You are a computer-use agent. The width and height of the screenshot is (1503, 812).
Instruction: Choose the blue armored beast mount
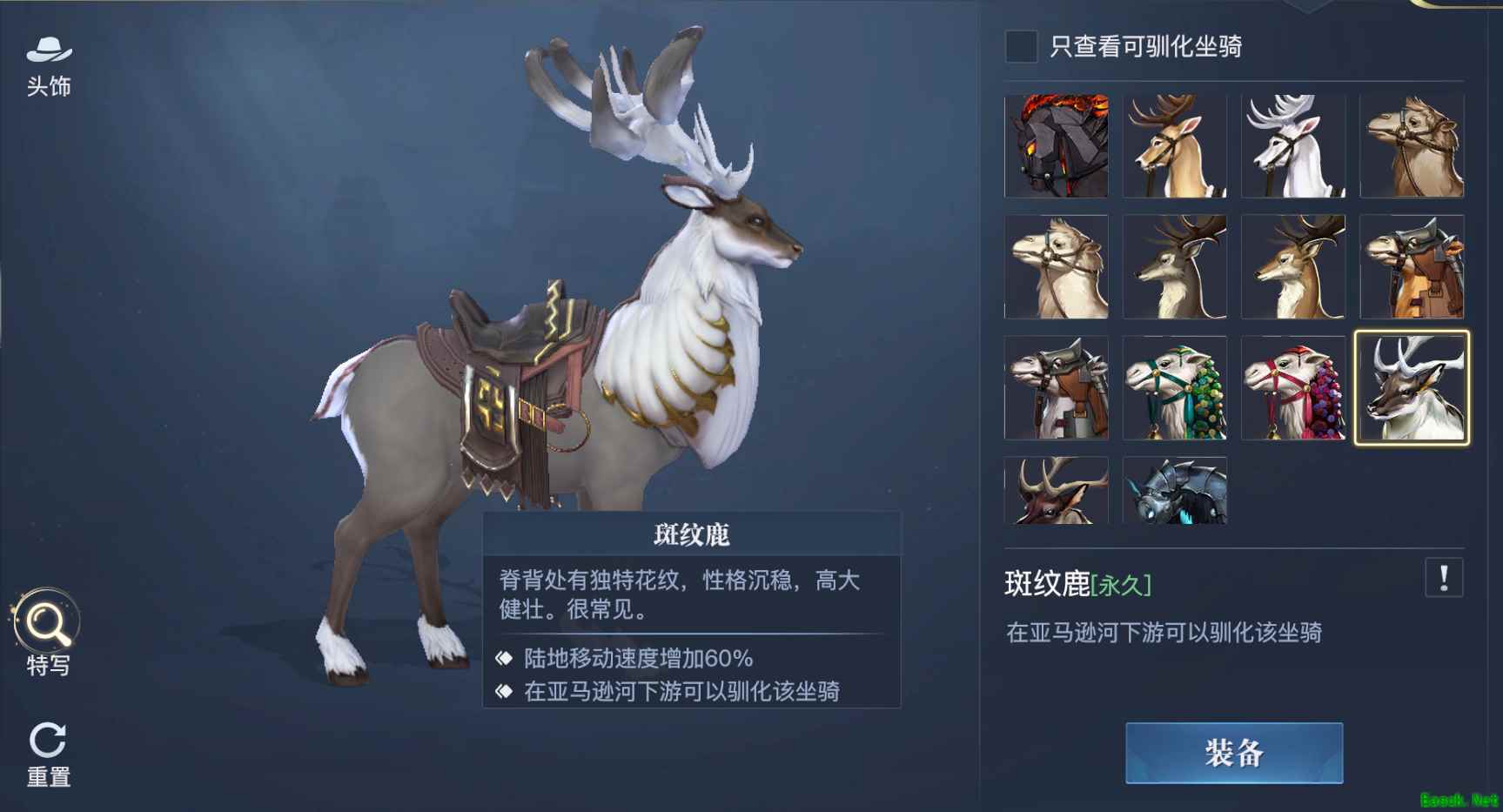pos(1174,491)
